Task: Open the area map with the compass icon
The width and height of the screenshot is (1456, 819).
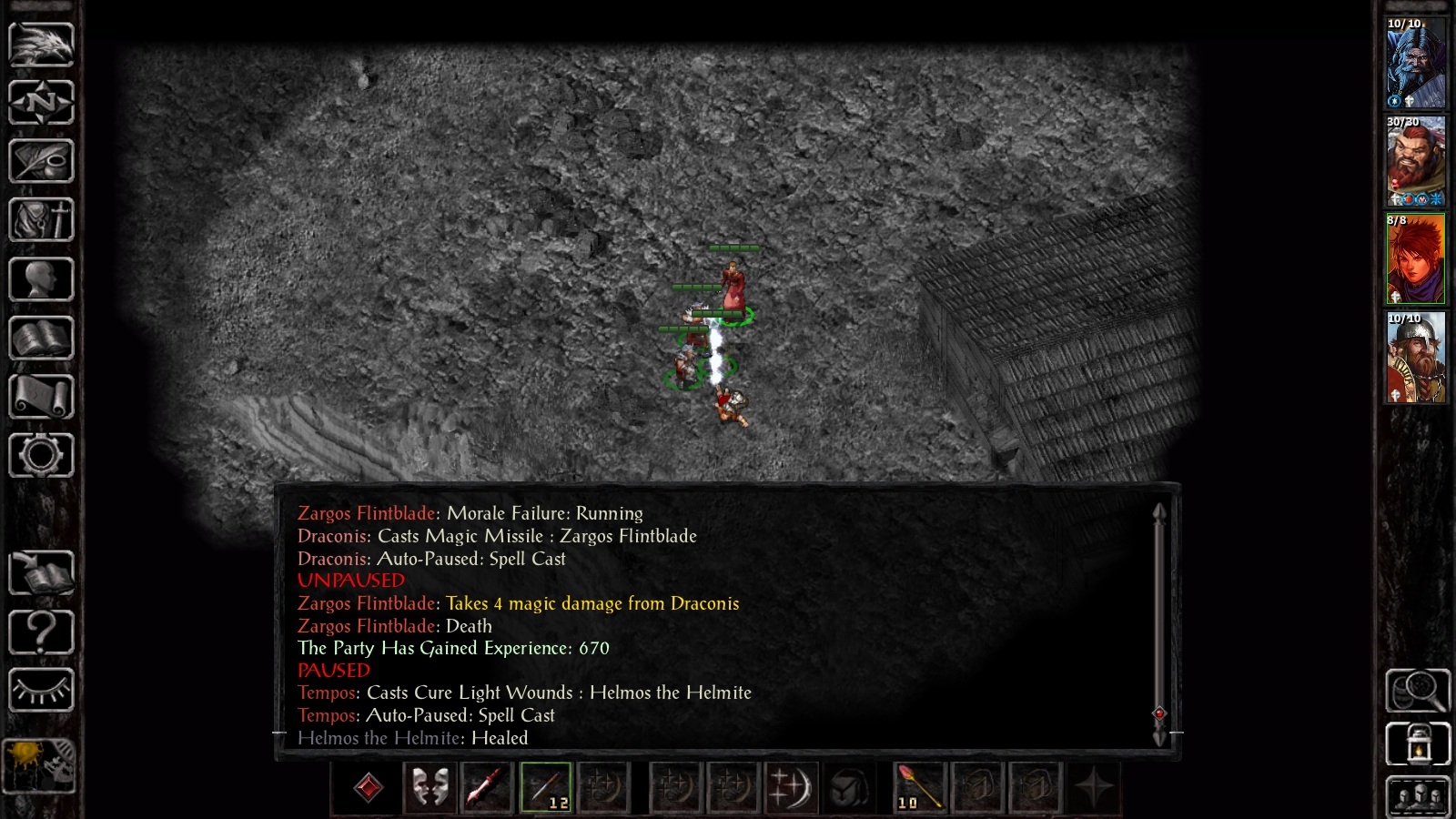Action: 41,102
